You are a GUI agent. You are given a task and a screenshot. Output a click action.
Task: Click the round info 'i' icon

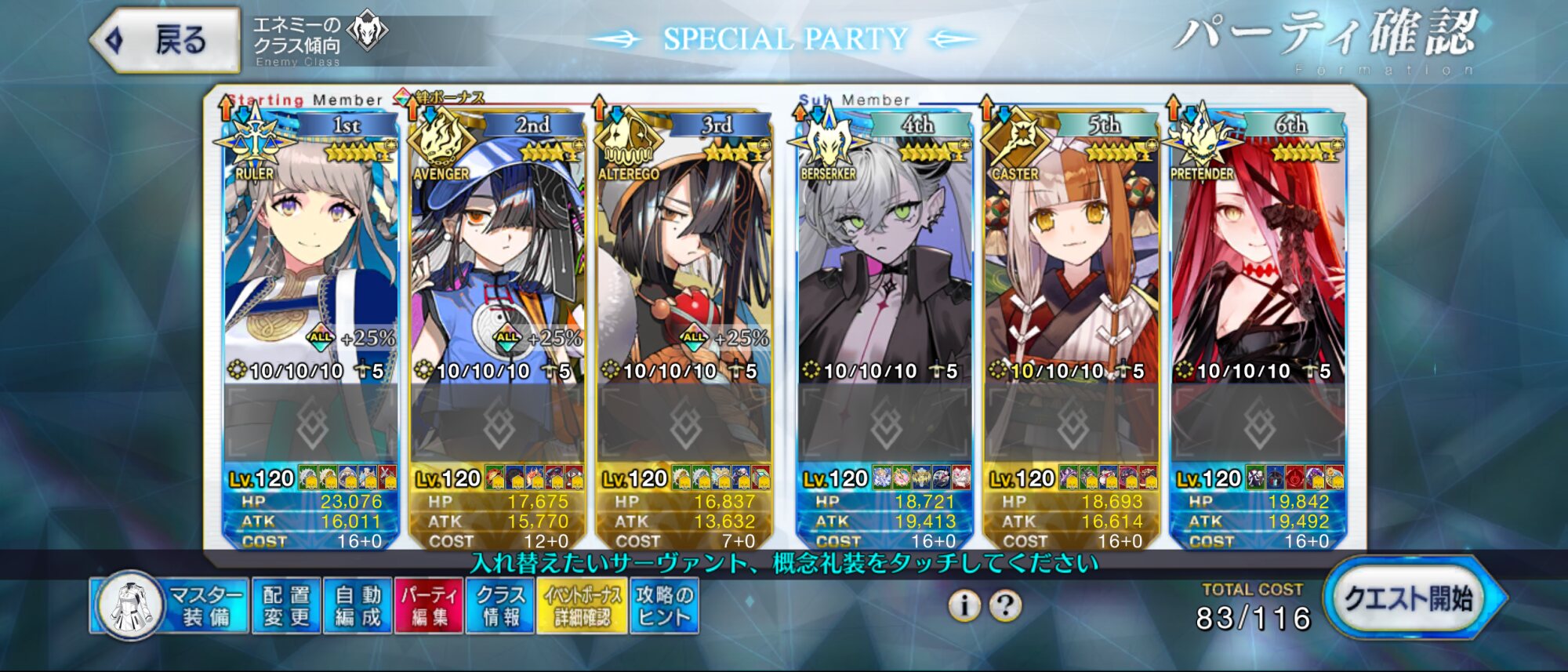[x=964, y=605]
